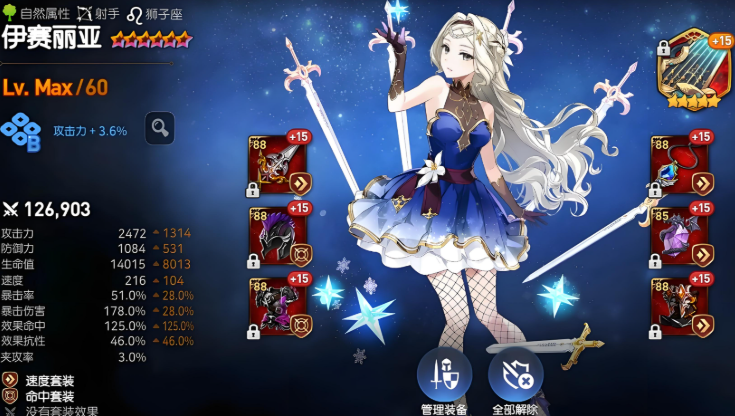This screenshot has width=735, height=416.
Task: Open the 管理装备 equipment management button
Action: pyautogui.click(x=444, y=377)
